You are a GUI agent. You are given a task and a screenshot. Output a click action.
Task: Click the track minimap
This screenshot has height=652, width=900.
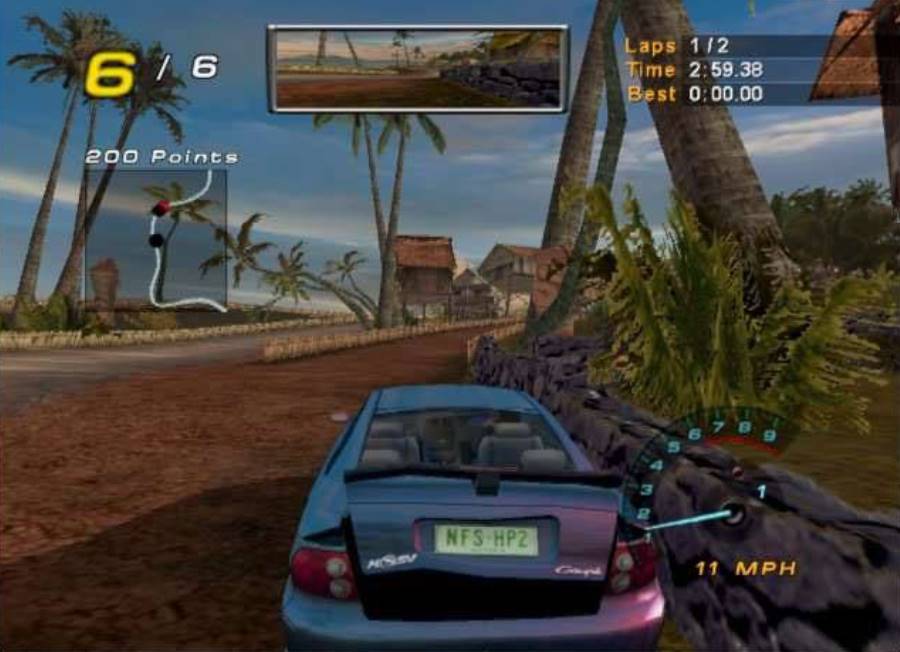point(156,238)
